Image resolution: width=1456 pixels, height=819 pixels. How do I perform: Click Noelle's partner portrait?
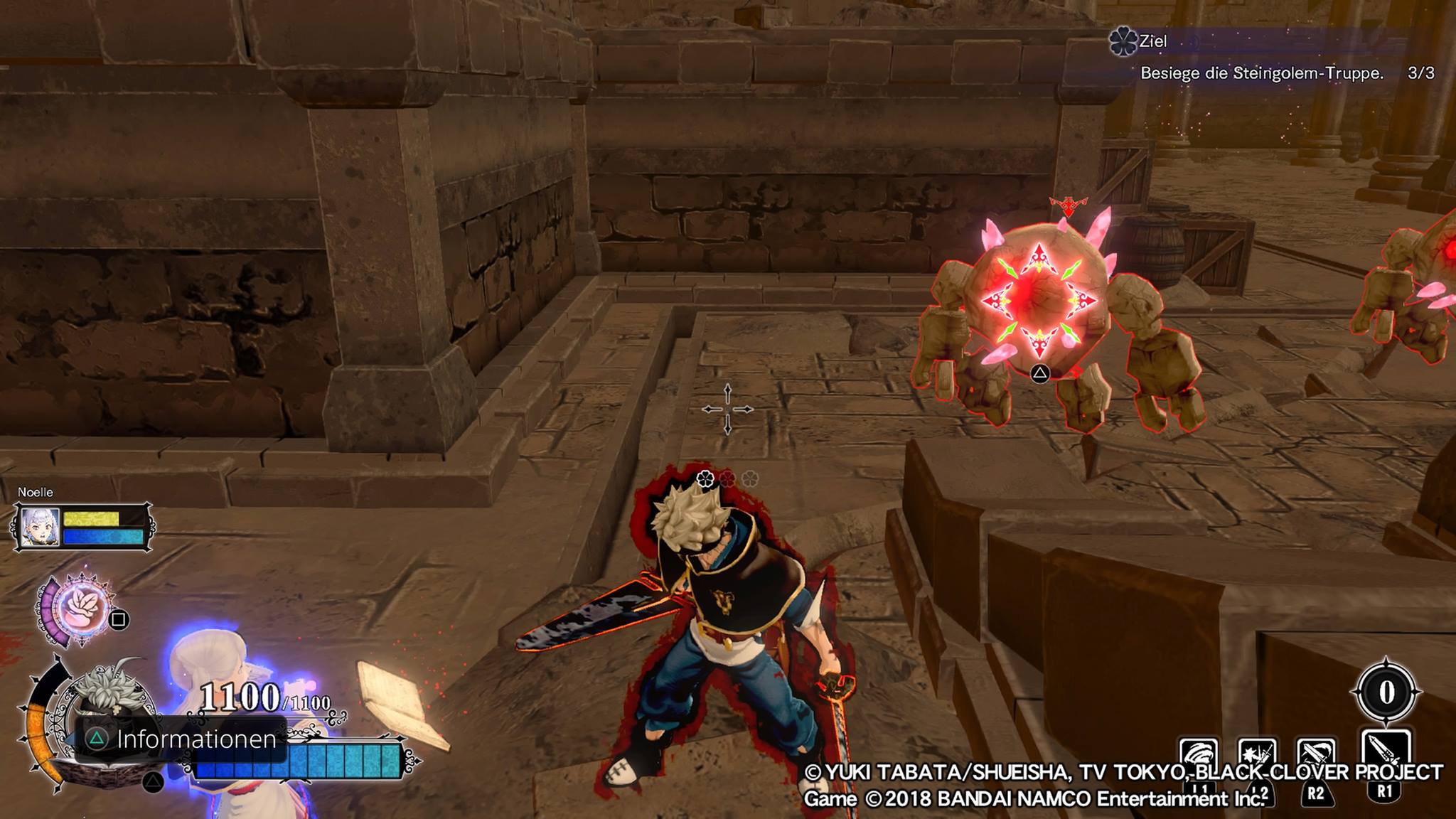point(40,527)
